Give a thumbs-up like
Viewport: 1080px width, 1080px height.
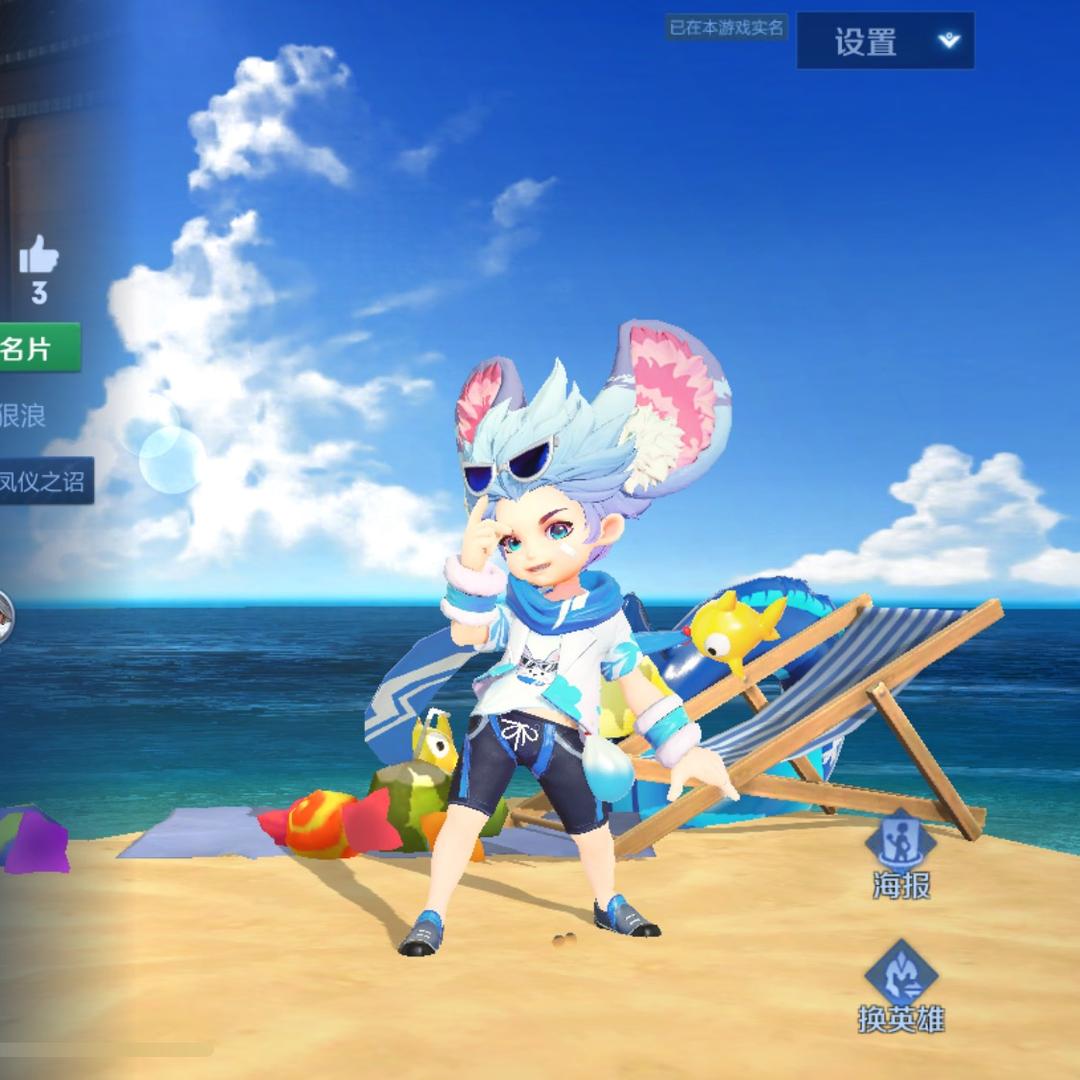[38, 257]
